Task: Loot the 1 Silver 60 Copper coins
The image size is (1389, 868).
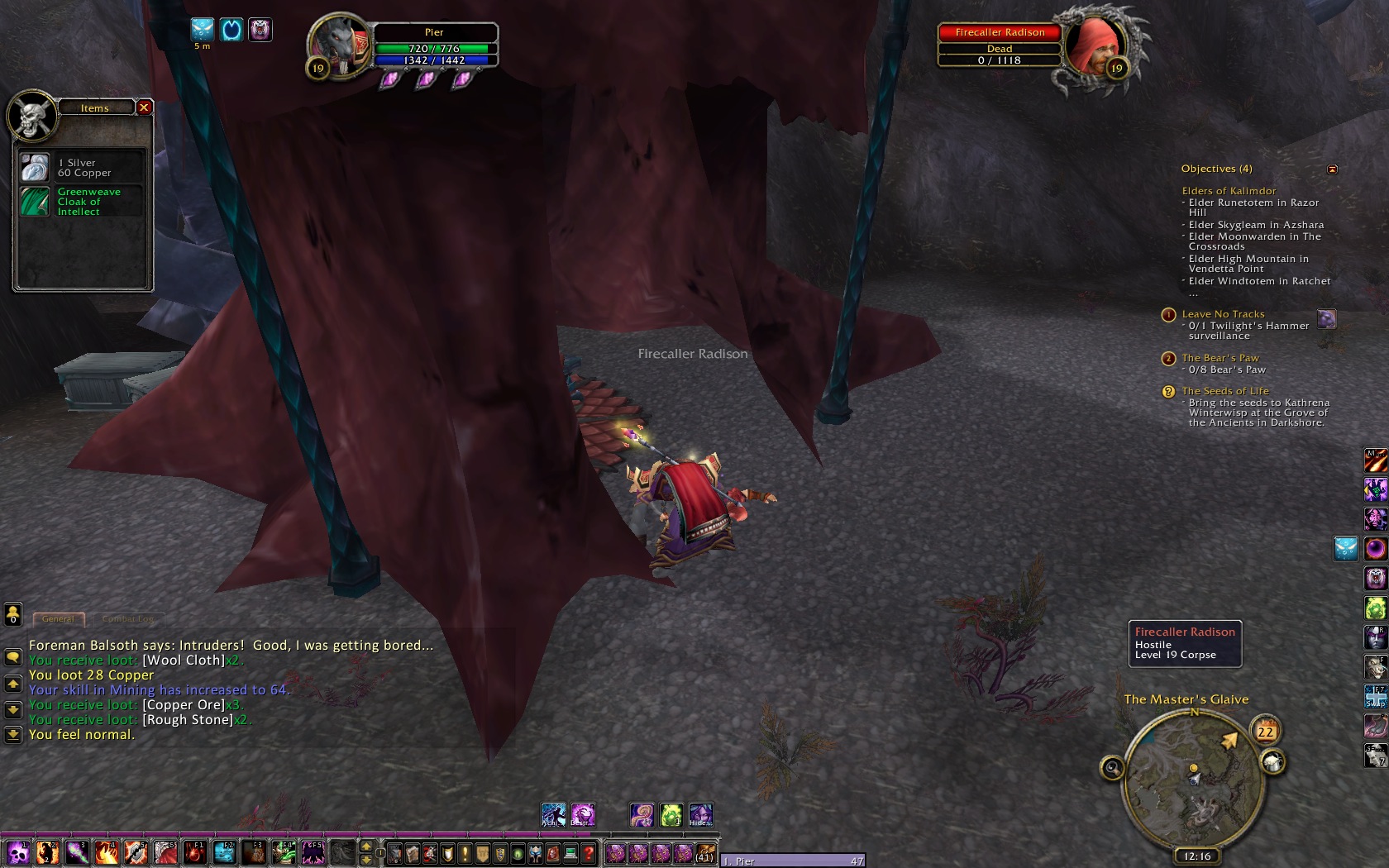Action: [x=35, y=168]
